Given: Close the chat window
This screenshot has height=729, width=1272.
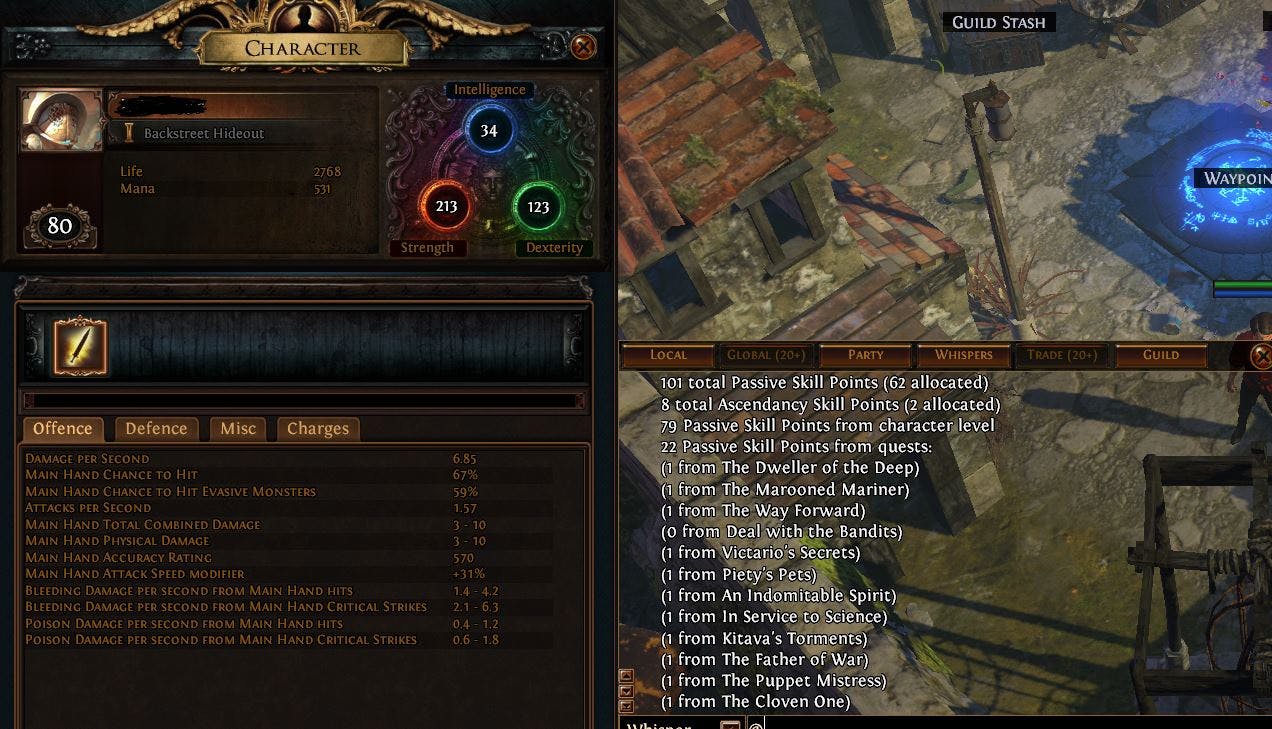Looking at the screenshot, I should point(1261,356).
